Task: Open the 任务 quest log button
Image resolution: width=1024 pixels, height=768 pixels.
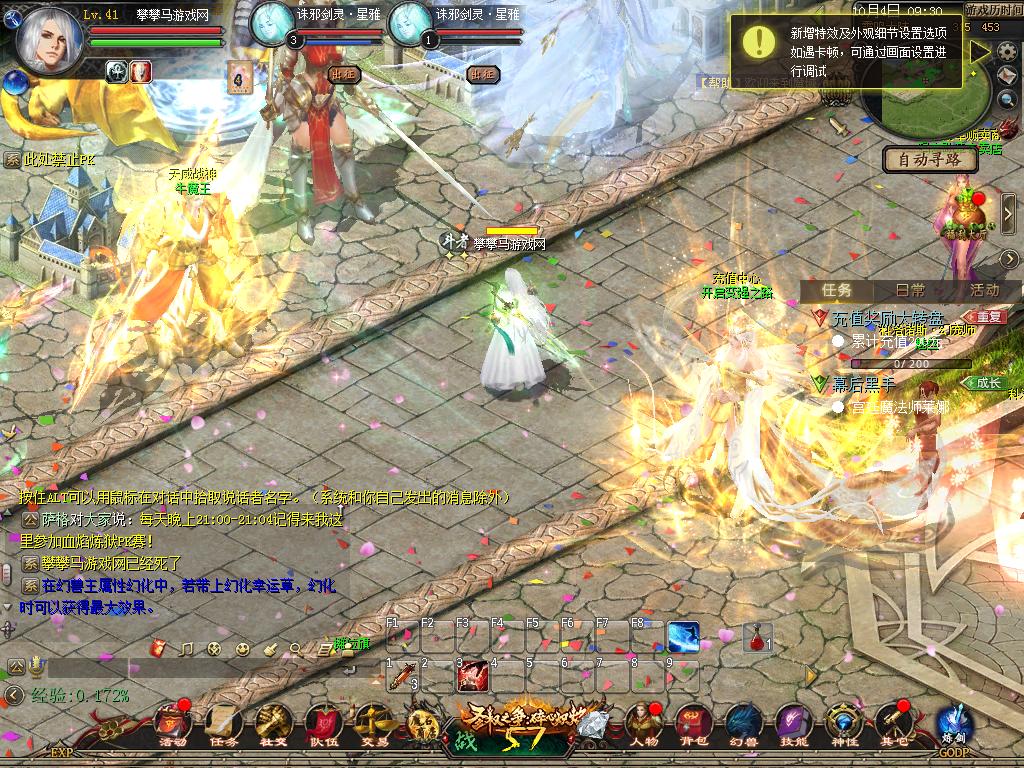Action: coord(223,723)
